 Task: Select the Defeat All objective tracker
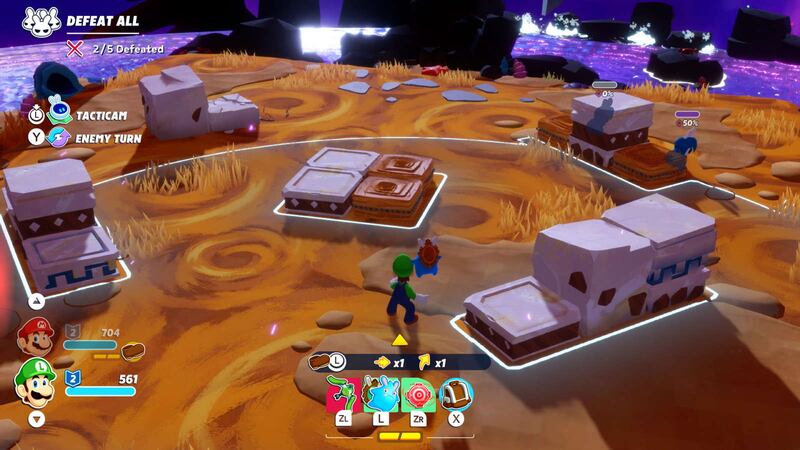[x=102, y=21]
